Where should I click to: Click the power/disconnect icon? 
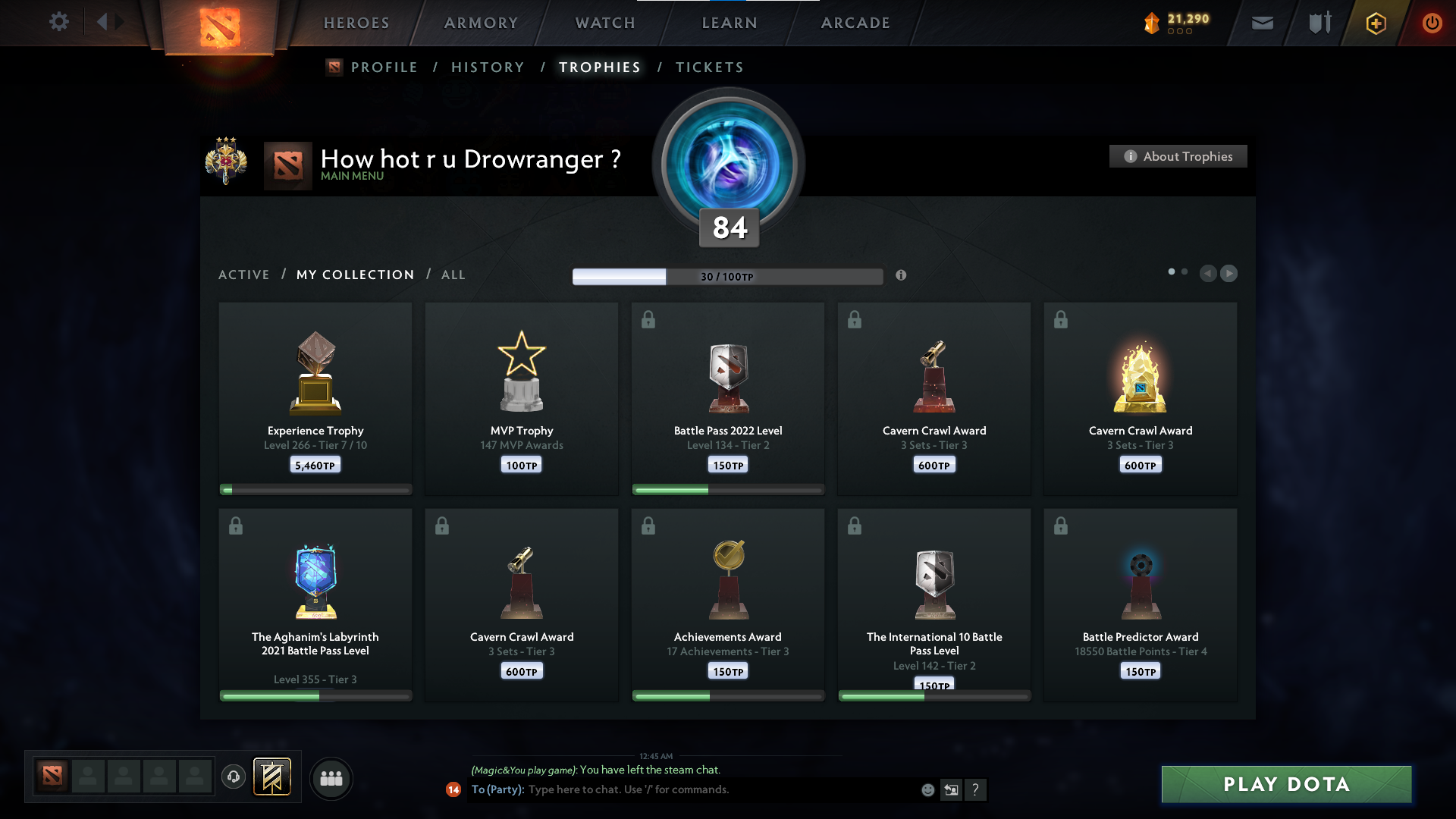[x=1432, y=23]
